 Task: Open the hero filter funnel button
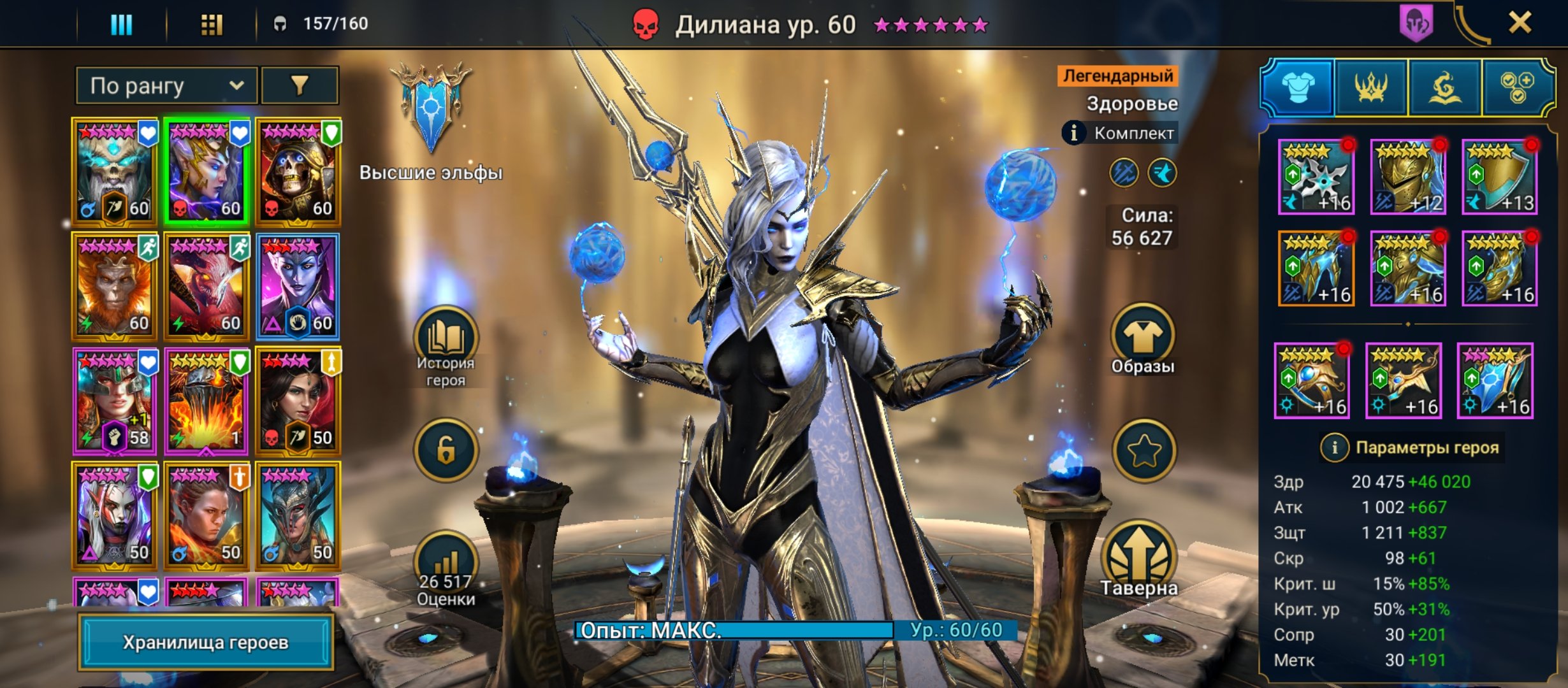pos(299,86)
